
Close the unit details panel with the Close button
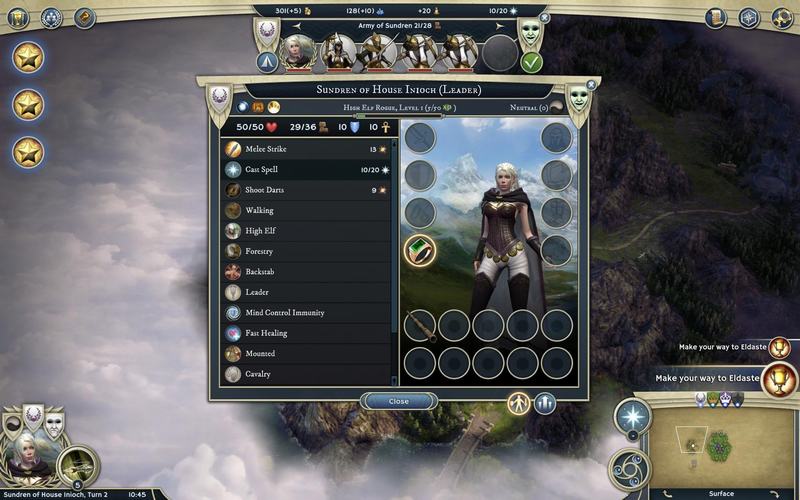399,401
